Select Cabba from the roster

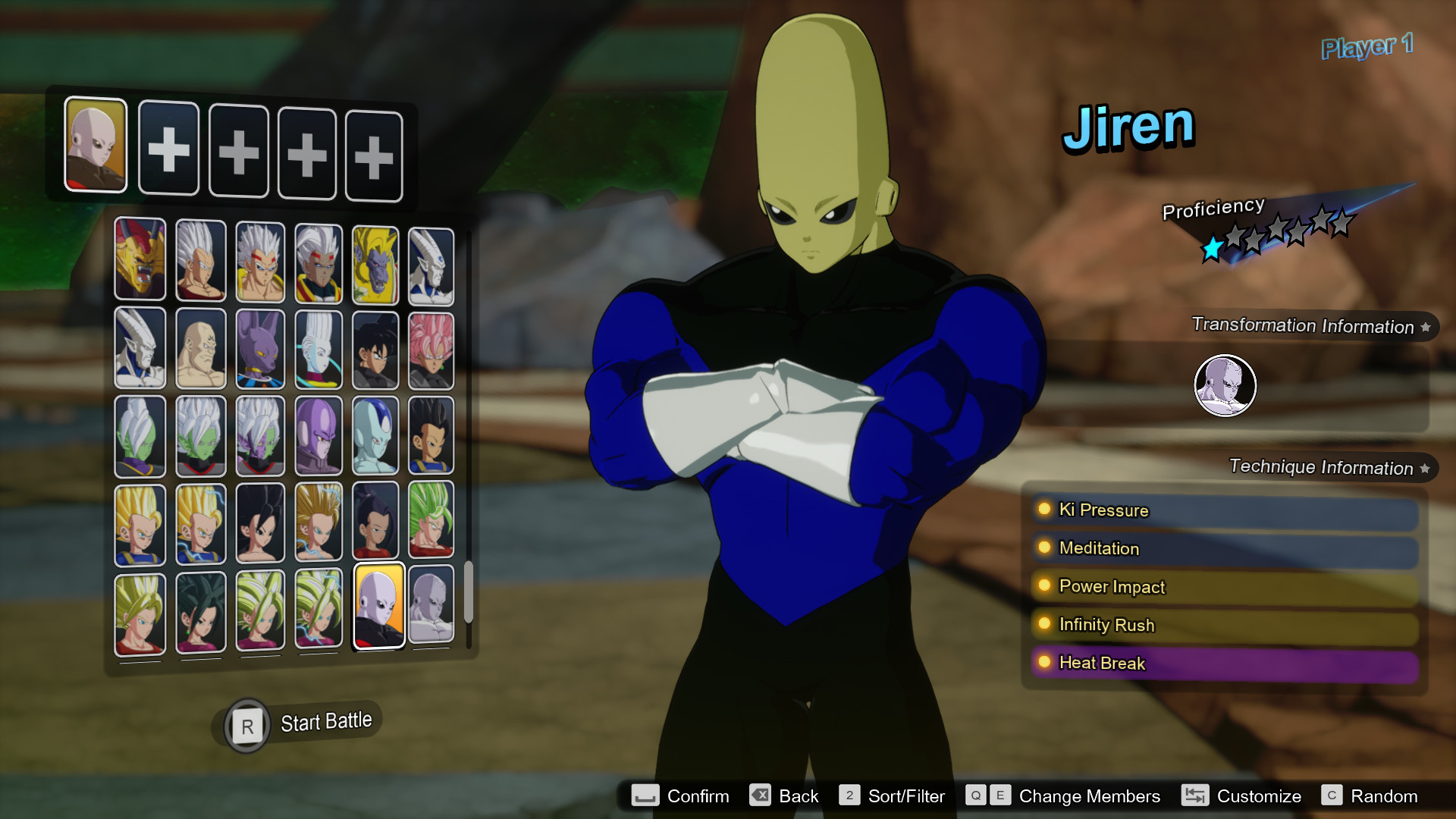(x=430, y=436)
